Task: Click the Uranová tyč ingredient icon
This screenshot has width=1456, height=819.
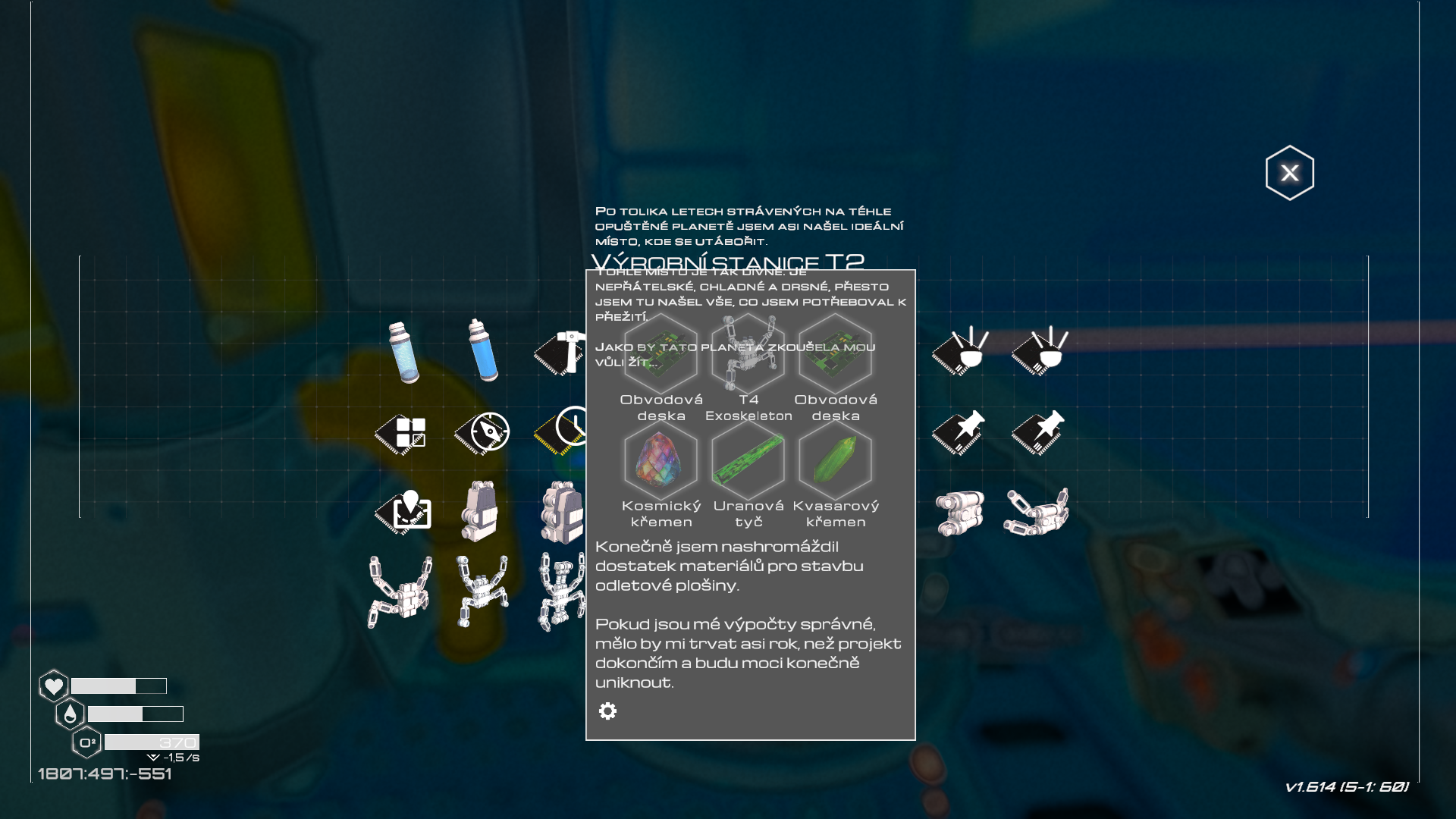Action: coord(748,460)
